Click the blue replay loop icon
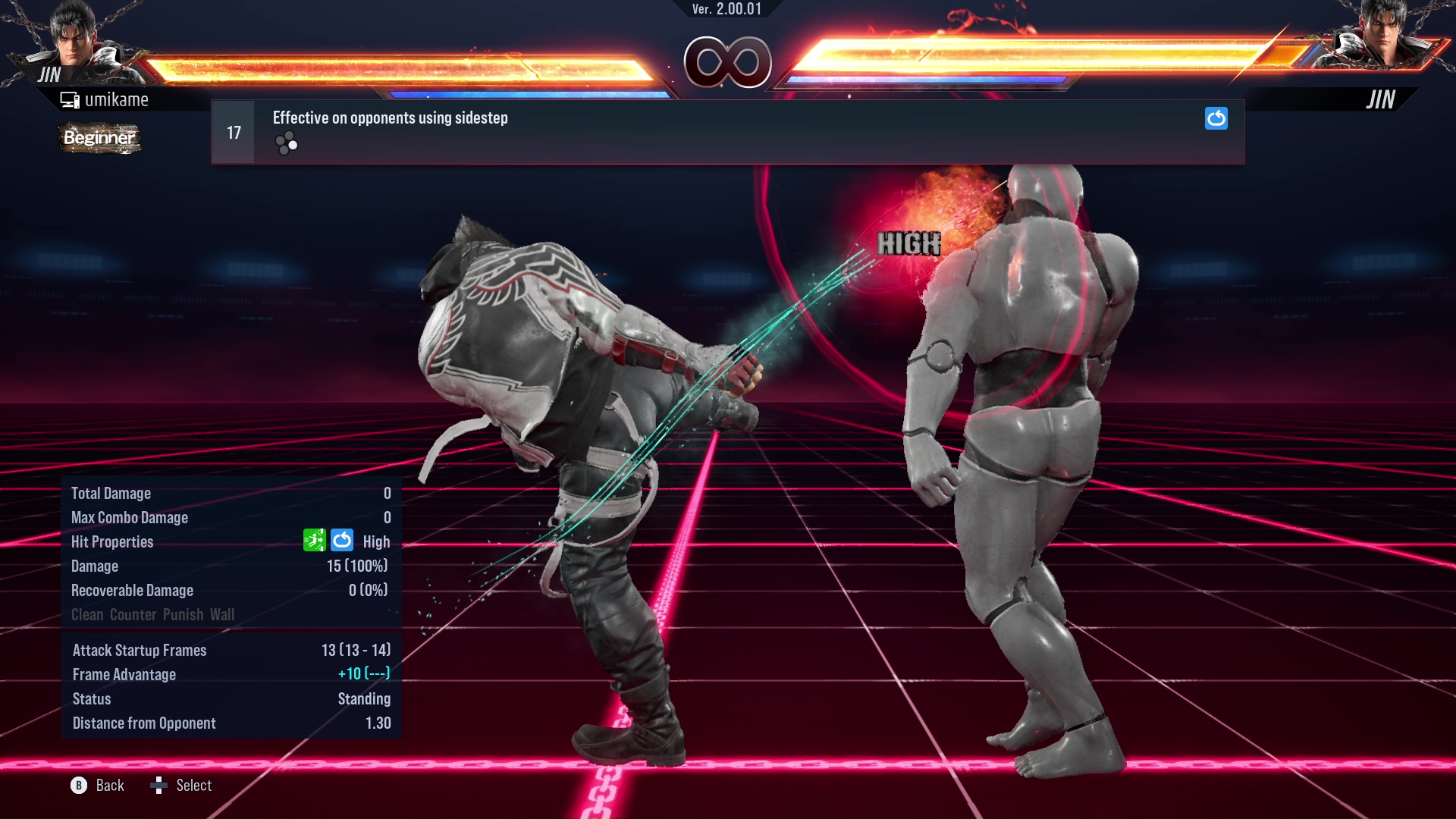The height and width of the screenshot is (819, 1456). [1216, 118]
